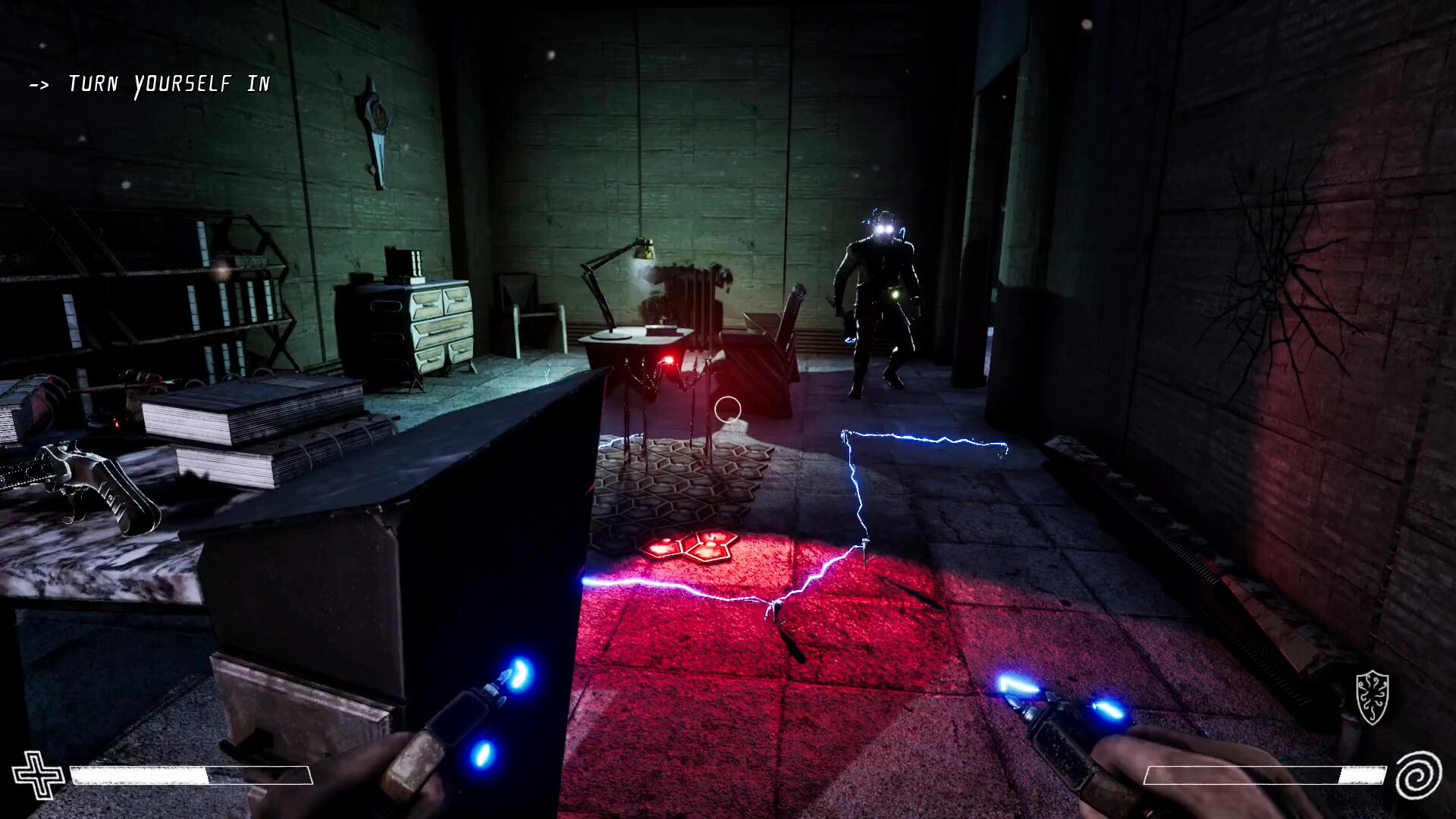Click the TURN YOURSELF IN objective label

pyautogui.click(x=168, y=83)
